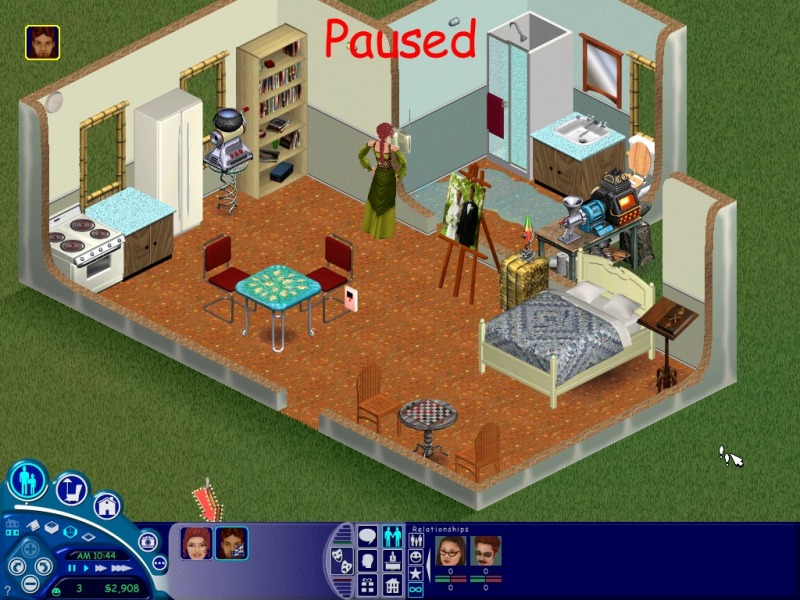Set game speed to ultra fast-forward

pos(121,567)
